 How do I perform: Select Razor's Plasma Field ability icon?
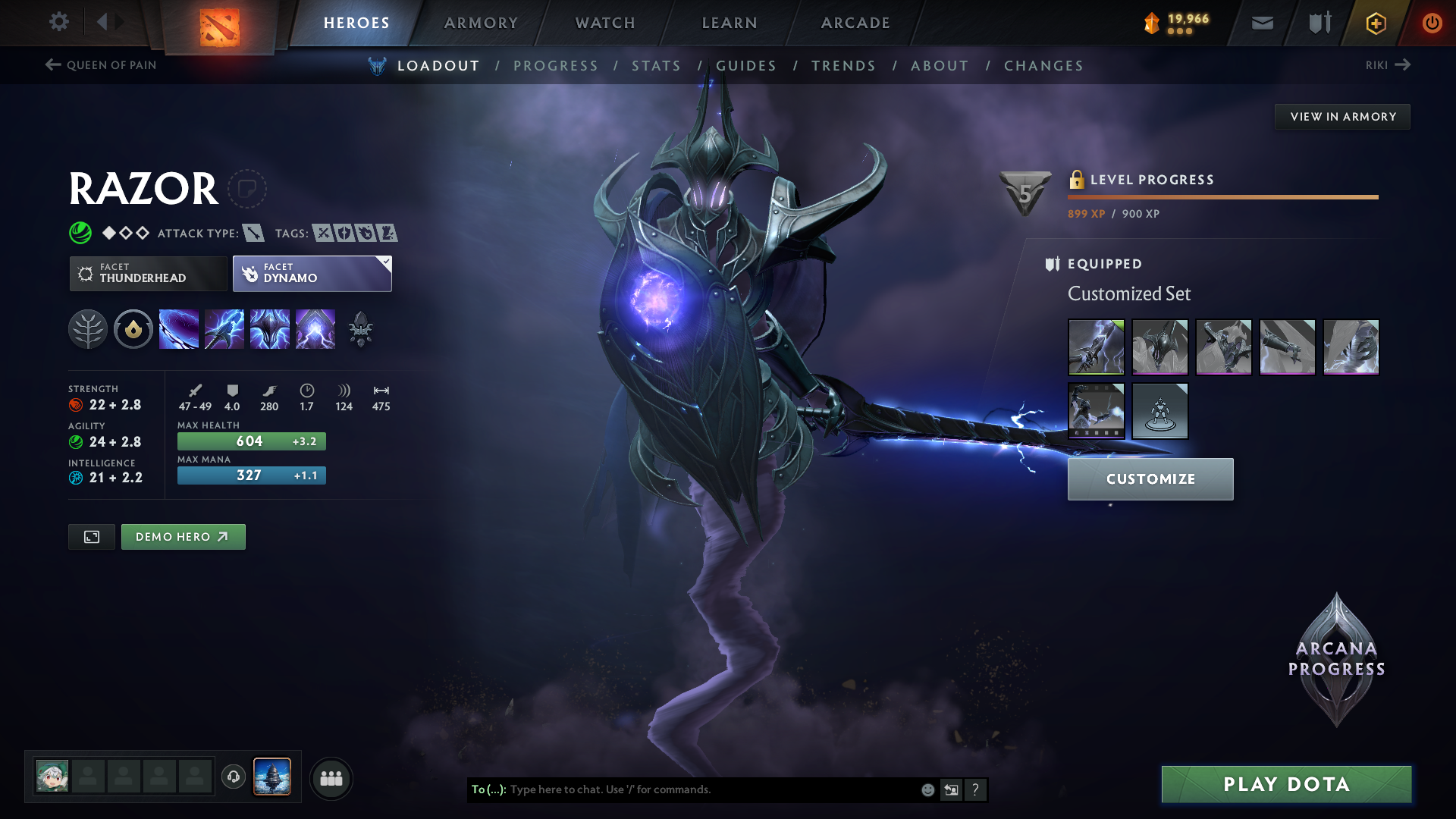[x=179, y=328]
